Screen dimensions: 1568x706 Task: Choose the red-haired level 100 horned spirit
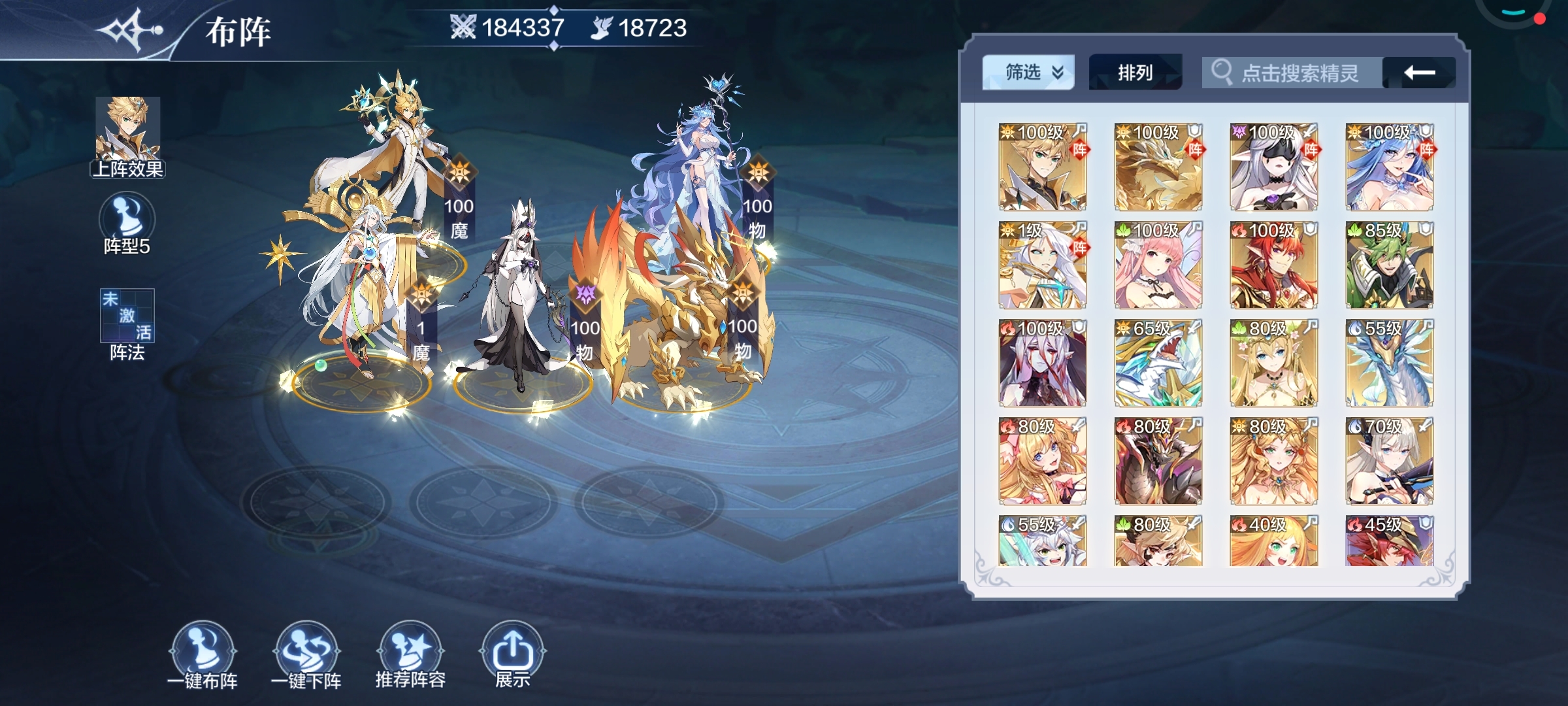pos(1274,265)
